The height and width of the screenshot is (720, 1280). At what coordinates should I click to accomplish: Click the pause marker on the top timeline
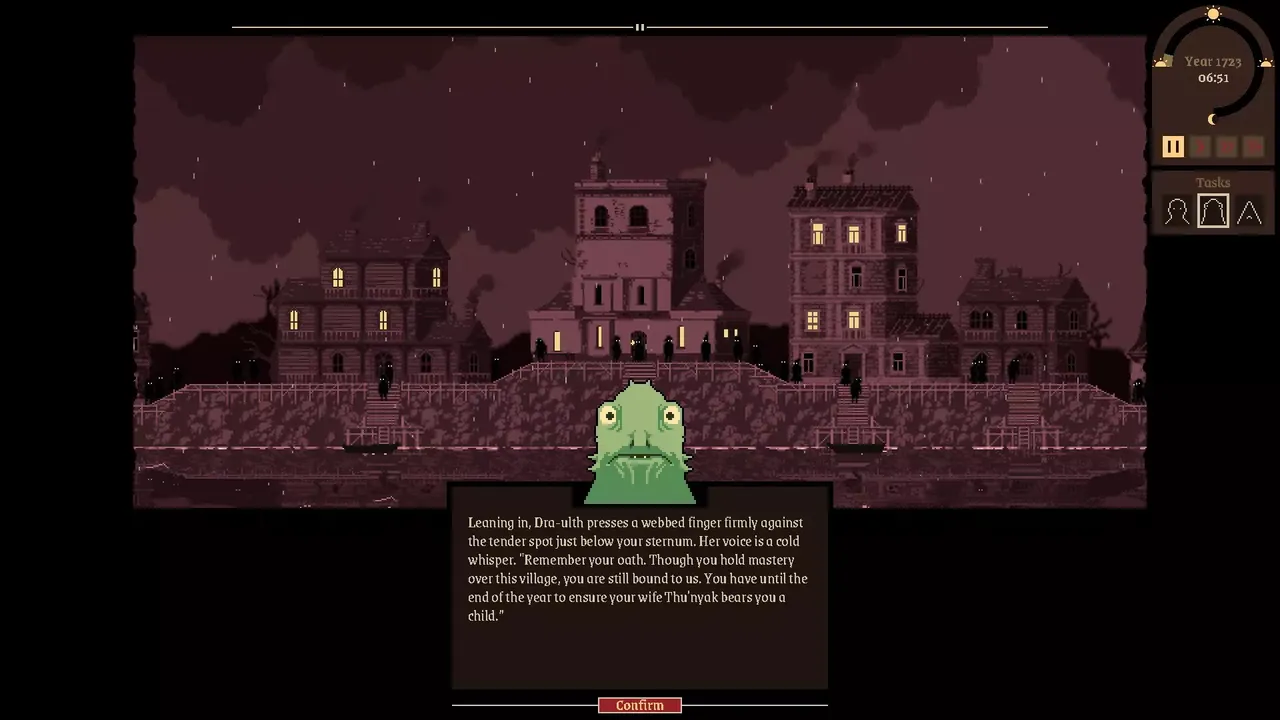coord(639,27)
